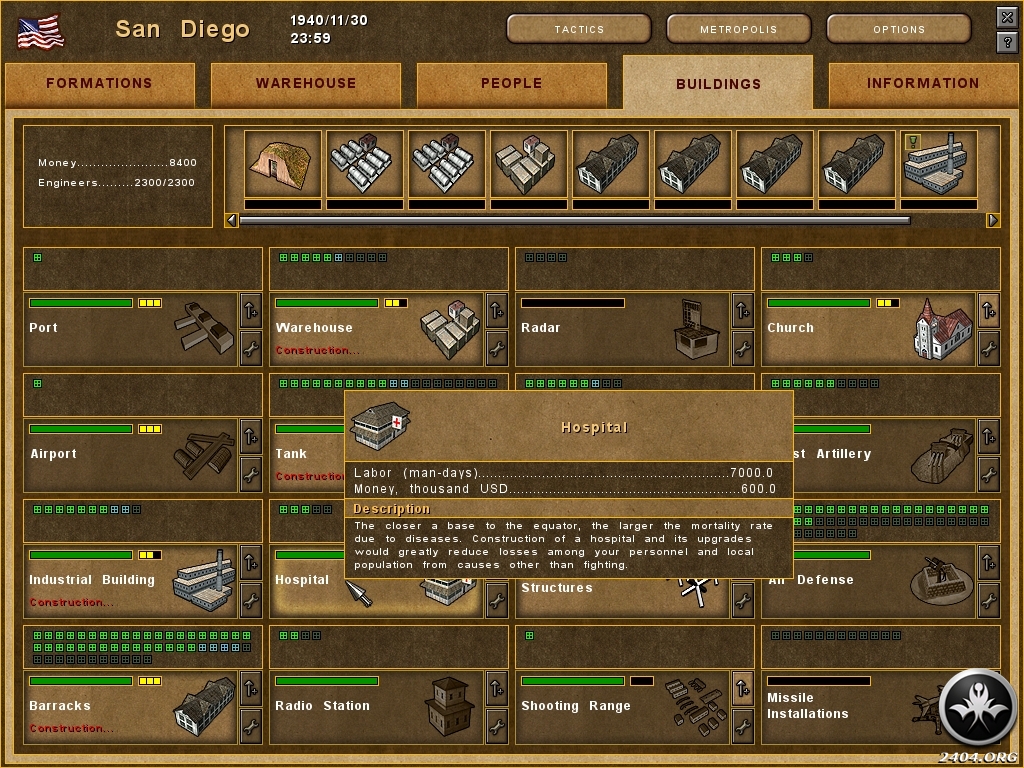Close the base window with X
The height and width of the screenshot is (768, 1024).
1007,17
